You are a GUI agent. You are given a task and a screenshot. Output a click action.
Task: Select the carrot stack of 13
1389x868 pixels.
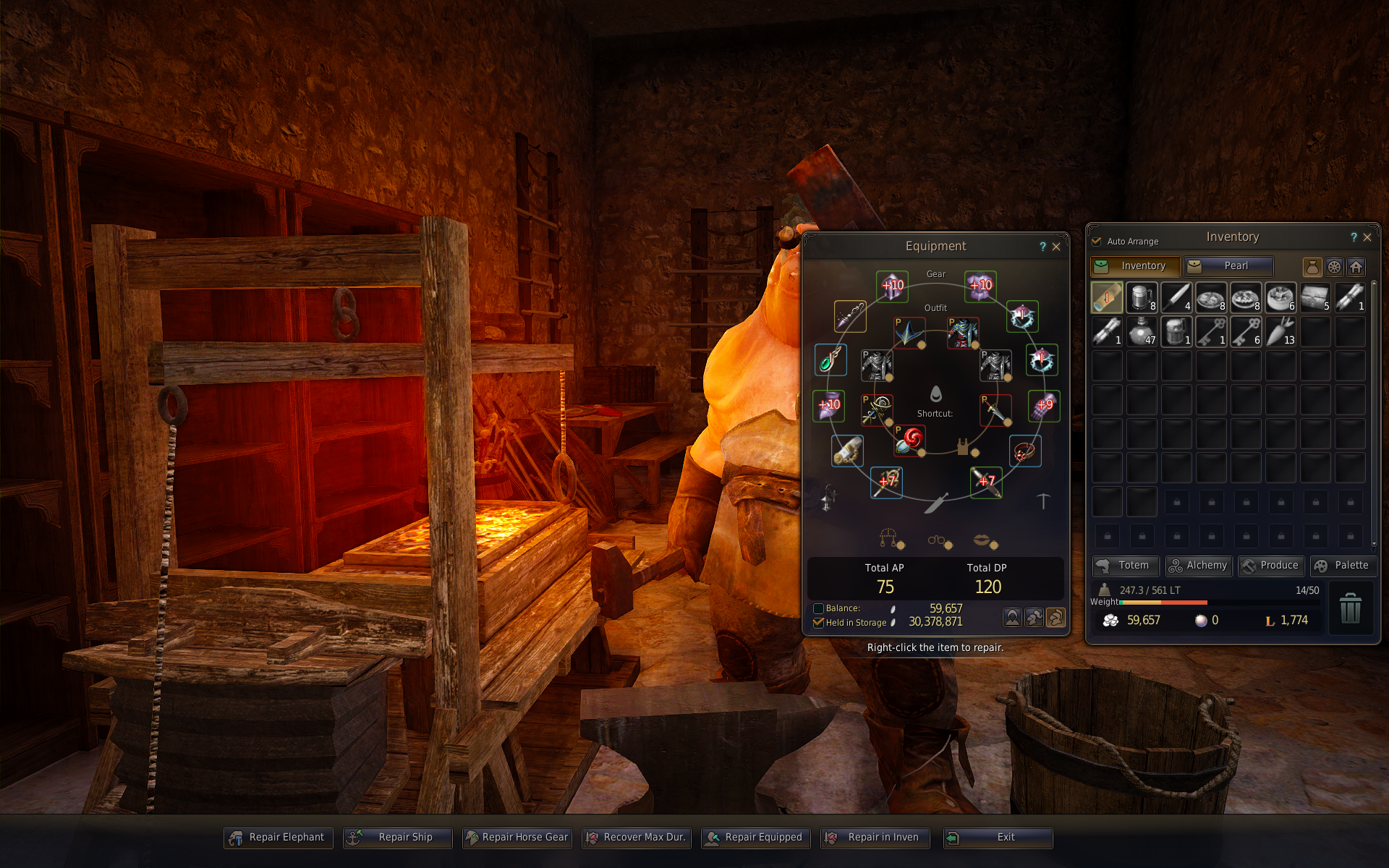1280,332
